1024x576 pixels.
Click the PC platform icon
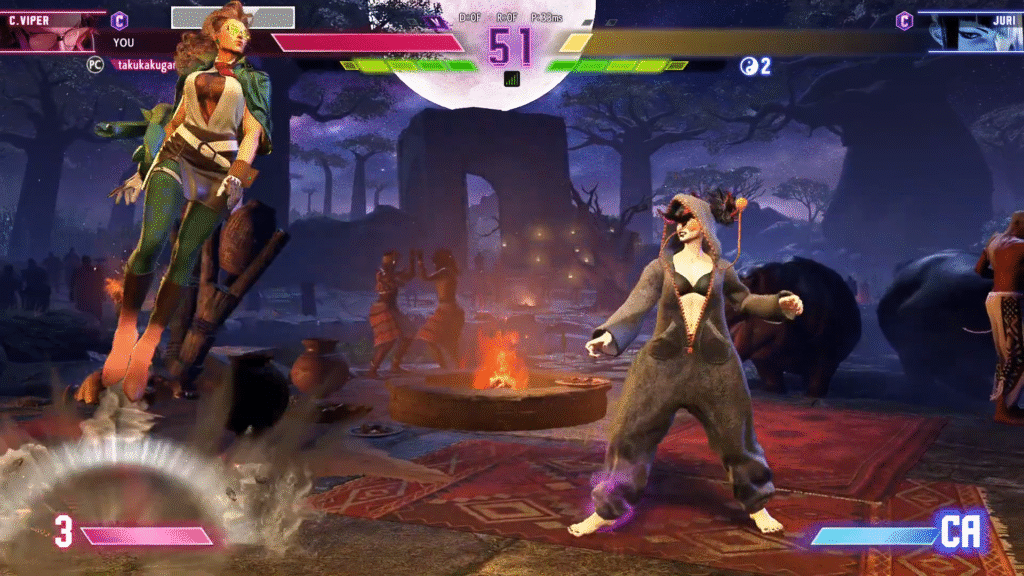pos(96,63)
